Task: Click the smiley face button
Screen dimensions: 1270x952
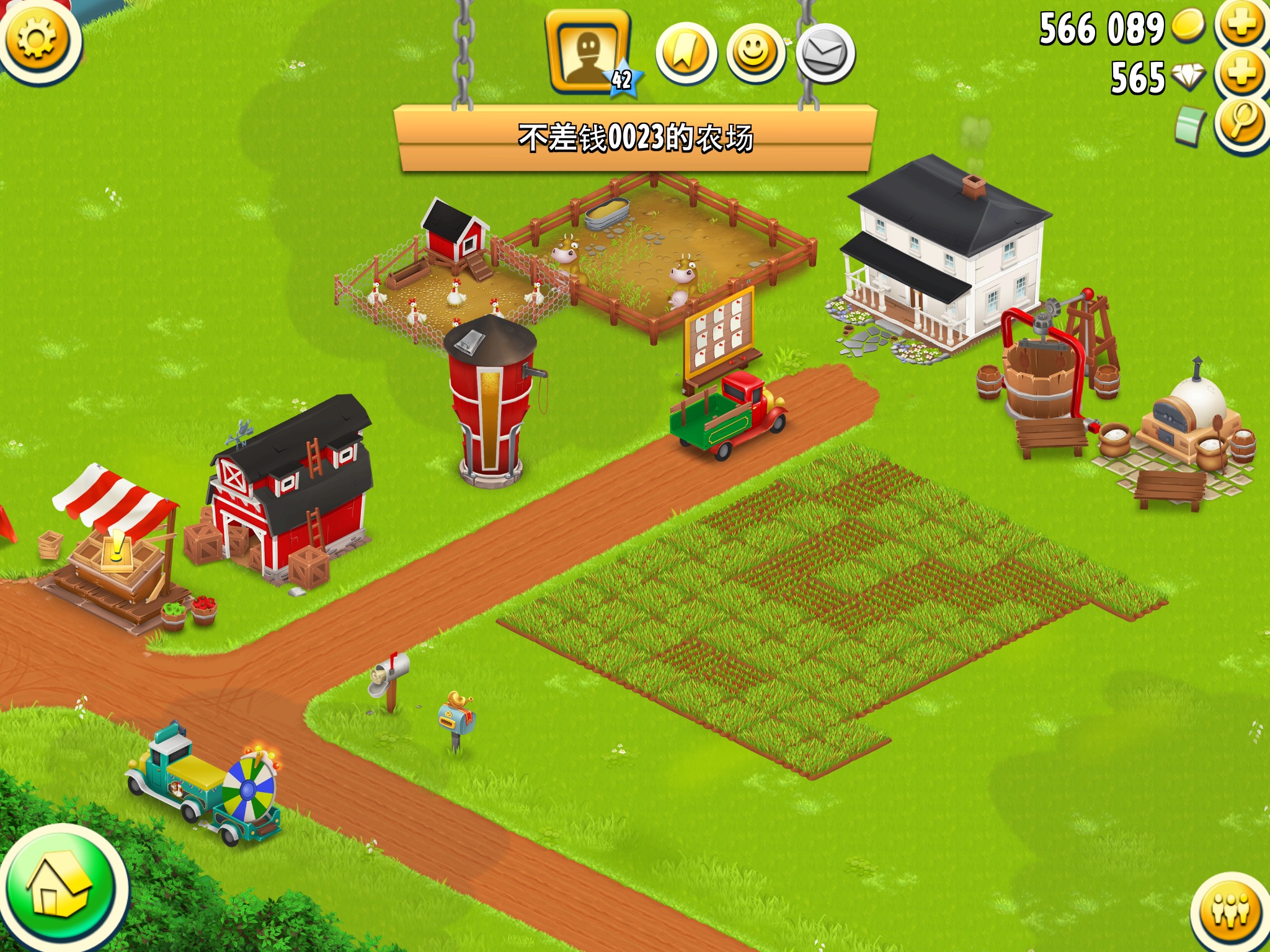Action: [755, 54]
